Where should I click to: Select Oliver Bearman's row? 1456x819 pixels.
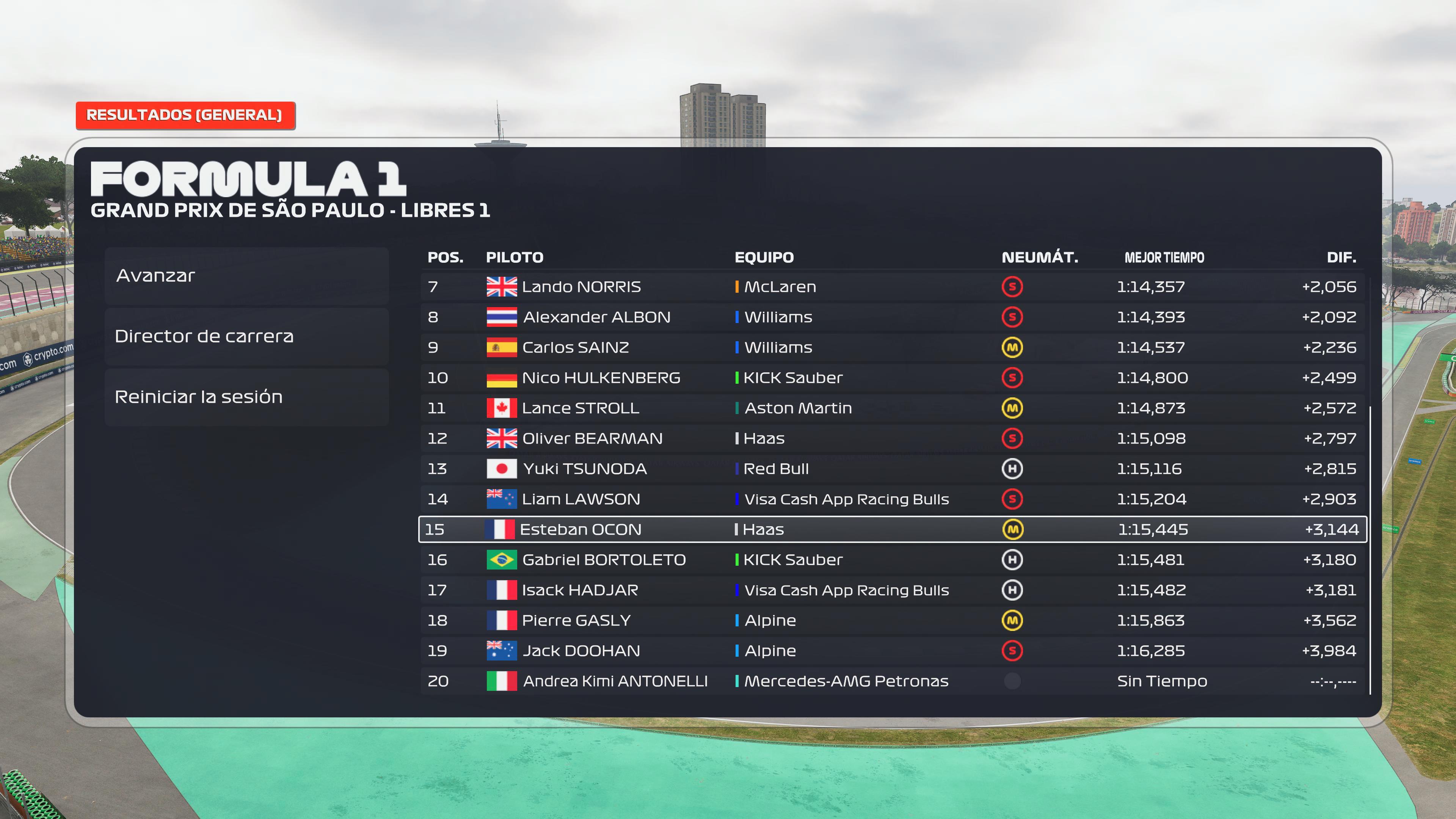point(892,439)
